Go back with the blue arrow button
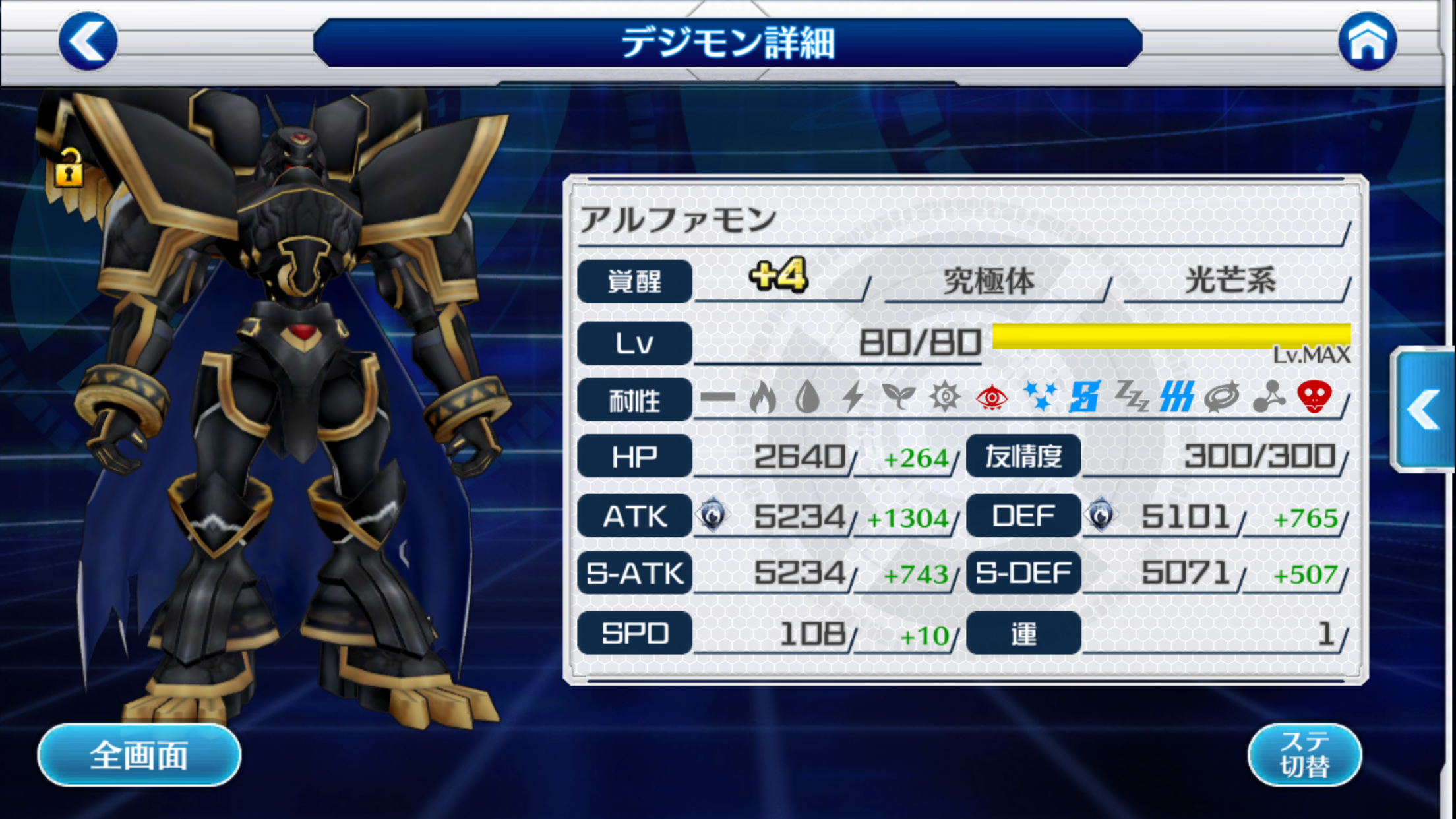The image size is (1456, 819). 88,41
